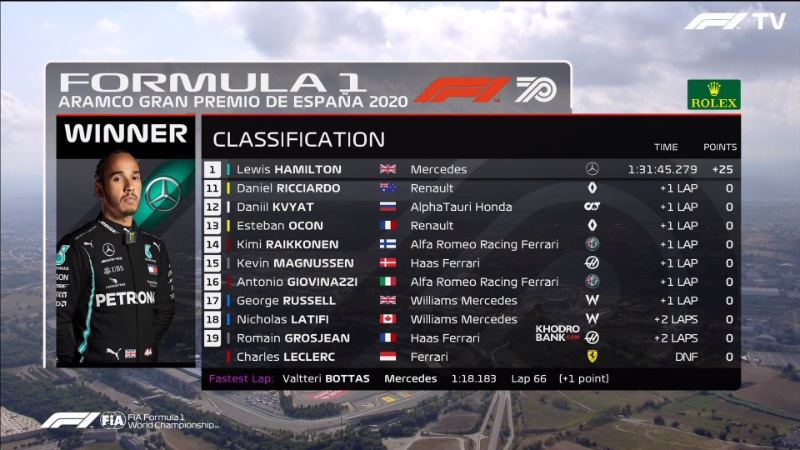Select Esteban Ocon in the classification
The width and height of the screenshot is (800, 450).
470,226
